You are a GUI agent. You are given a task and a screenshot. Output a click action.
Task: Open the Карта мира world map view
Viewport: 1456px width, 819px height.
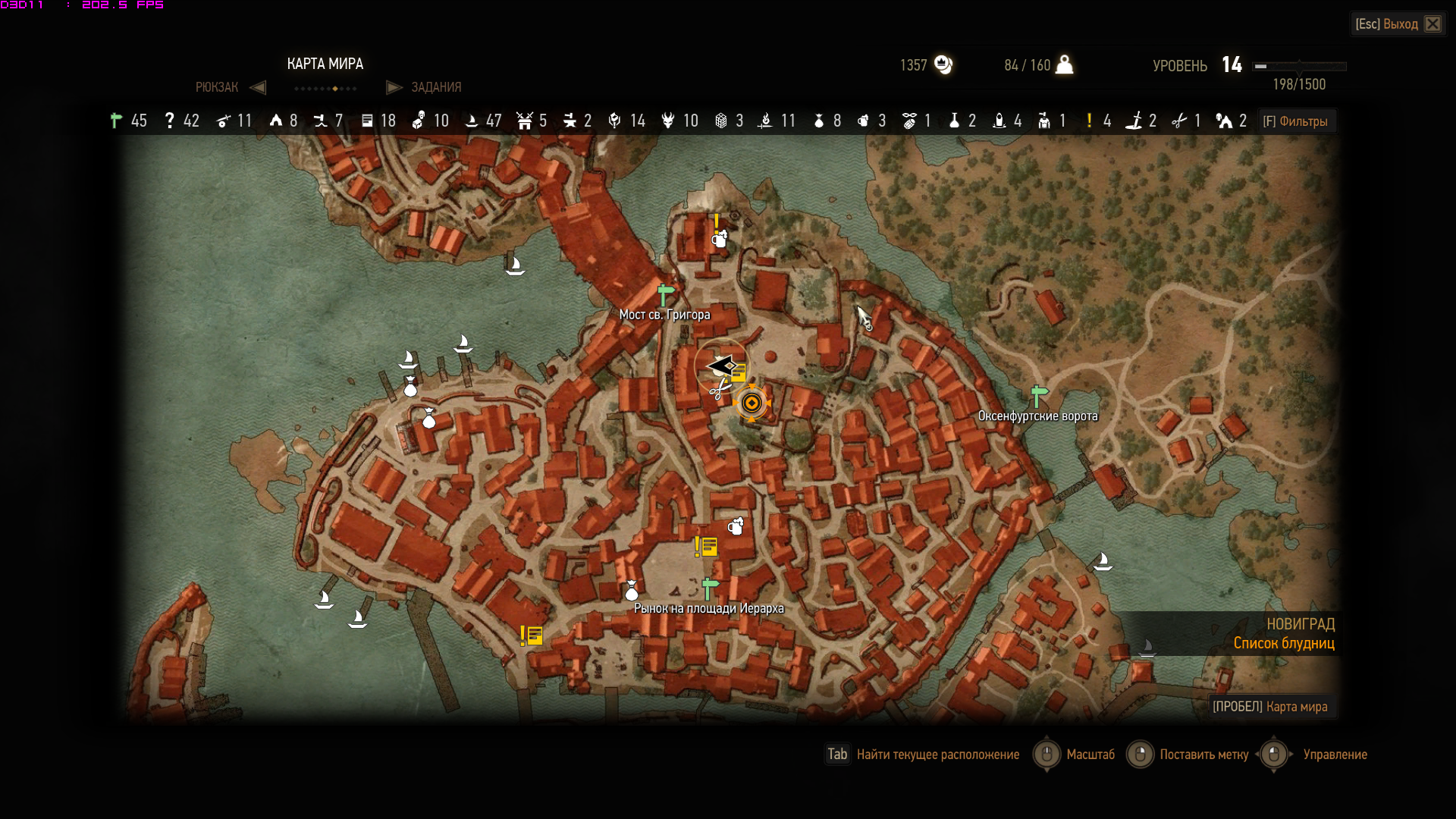pos(1270,707)
